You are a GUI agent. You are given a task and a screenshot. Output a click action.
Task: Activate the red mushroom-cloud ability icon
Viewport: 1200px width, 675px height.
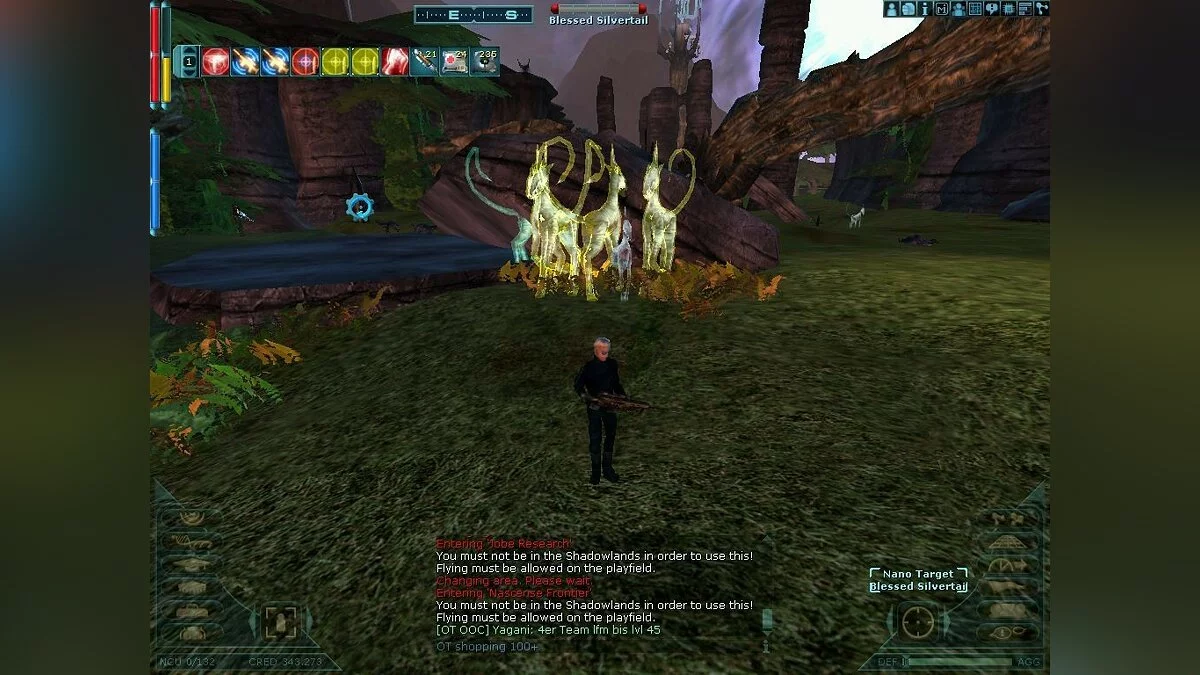[216, 62]
